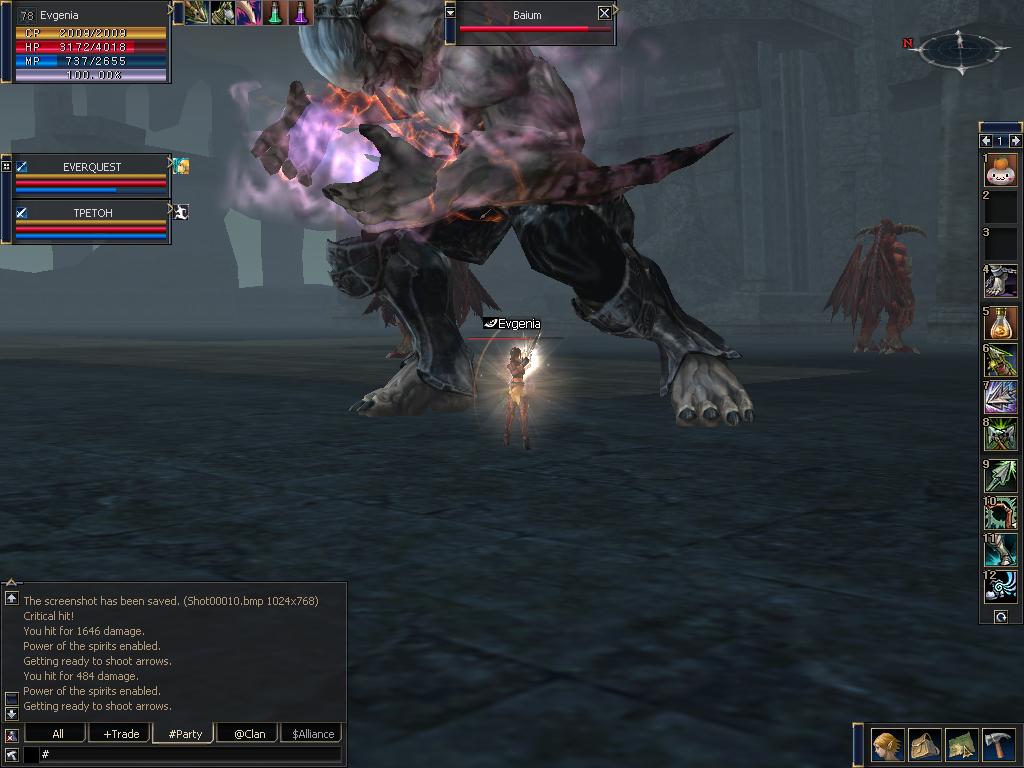Screen dimensions: 1024x768
Task: Close the Baium target window
Action: pyautogui.click(x=604, y=13)
